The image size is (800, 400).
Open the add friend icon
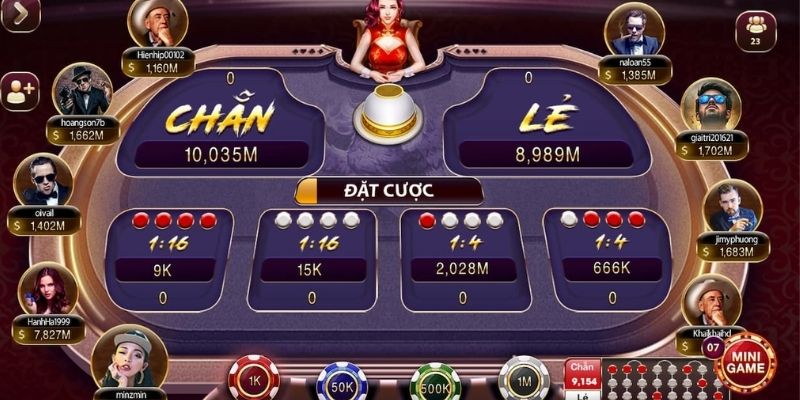click(x=20, y=91)
